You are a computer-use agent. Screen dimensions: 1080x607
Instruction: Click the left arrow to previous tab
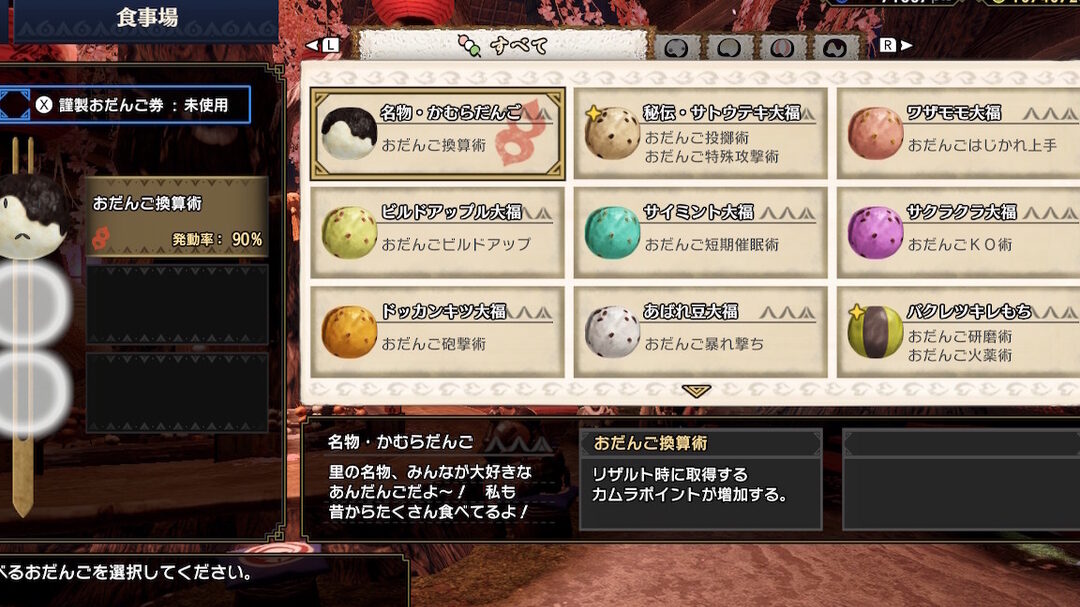tap(324, 45)
